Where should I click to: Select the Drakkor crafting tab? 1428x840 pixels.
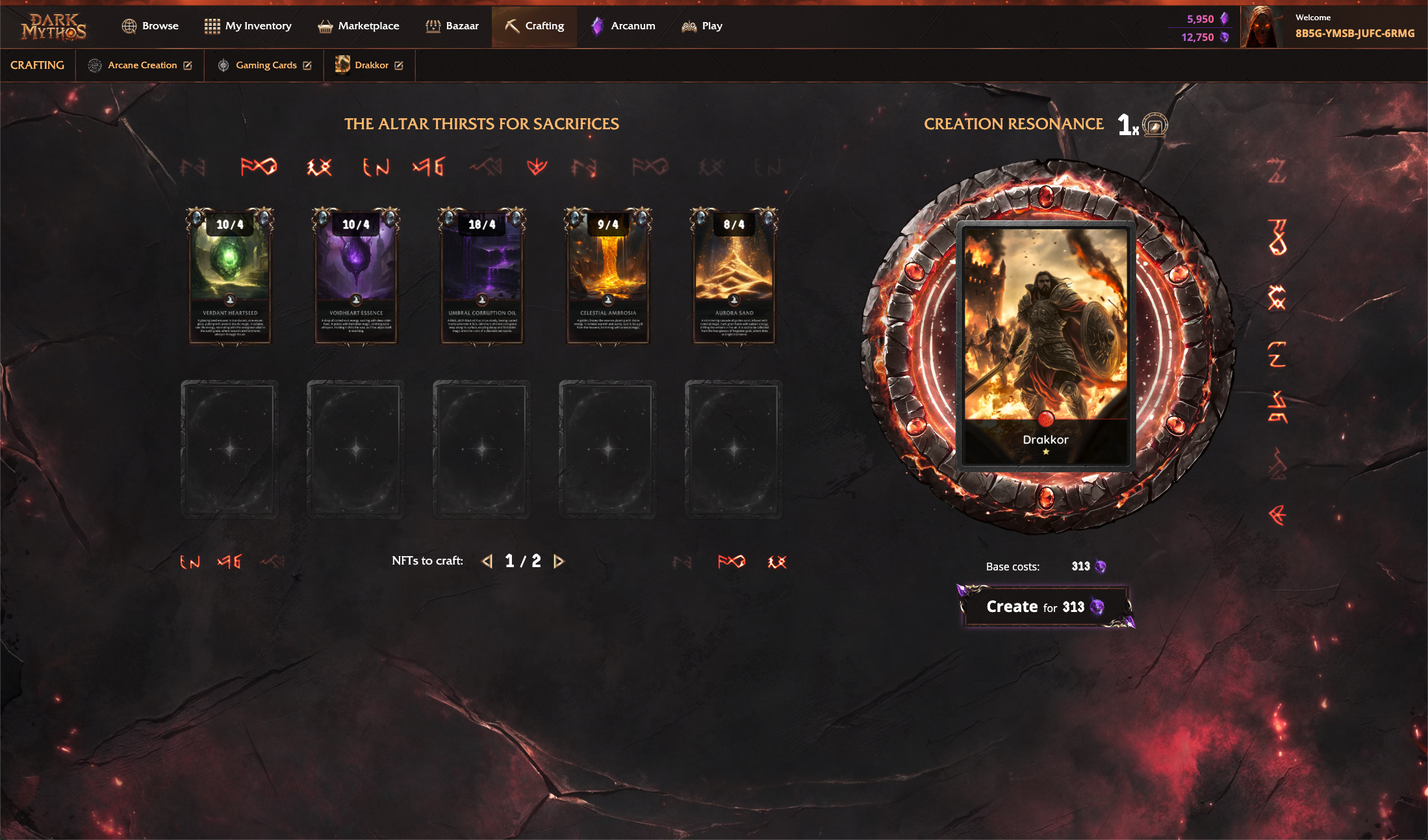click(370, 65)
